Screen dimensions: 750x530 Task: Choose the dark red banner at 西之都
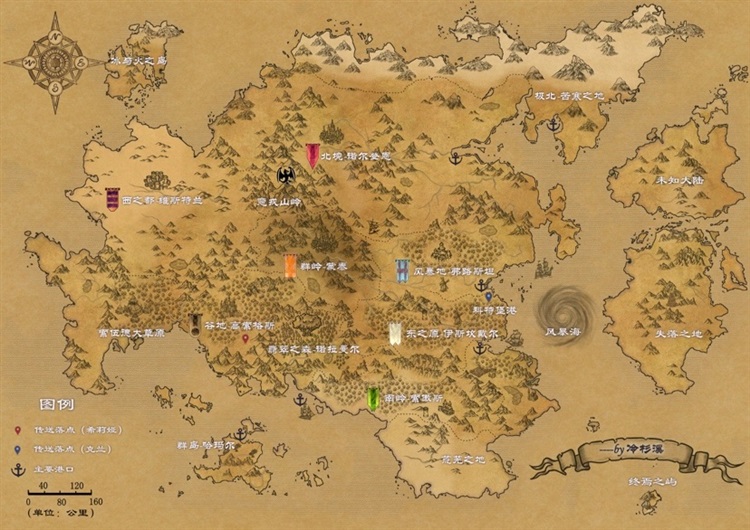click(x=112, y=198)
